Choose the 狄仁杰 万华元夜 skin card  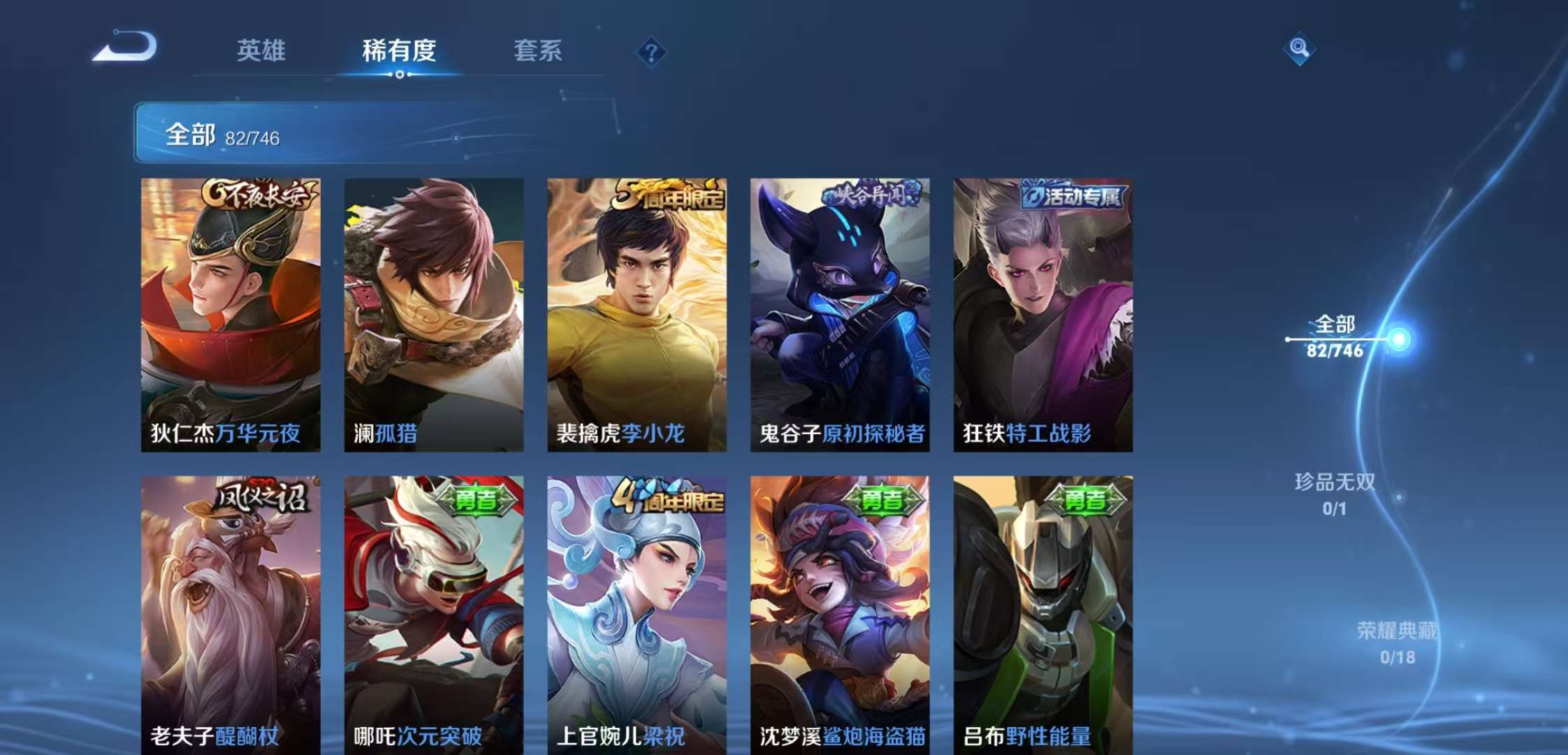(x=231, y=315)
